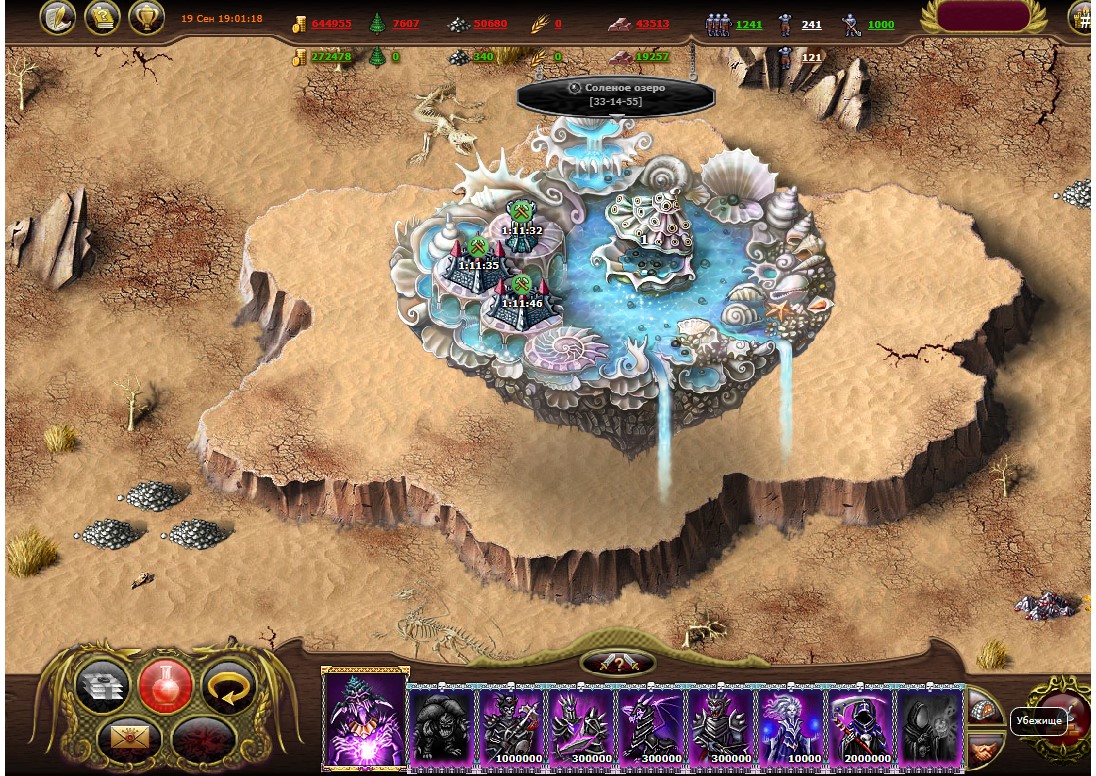Pick the grayed-out ogre unit card

pos(442,727)
